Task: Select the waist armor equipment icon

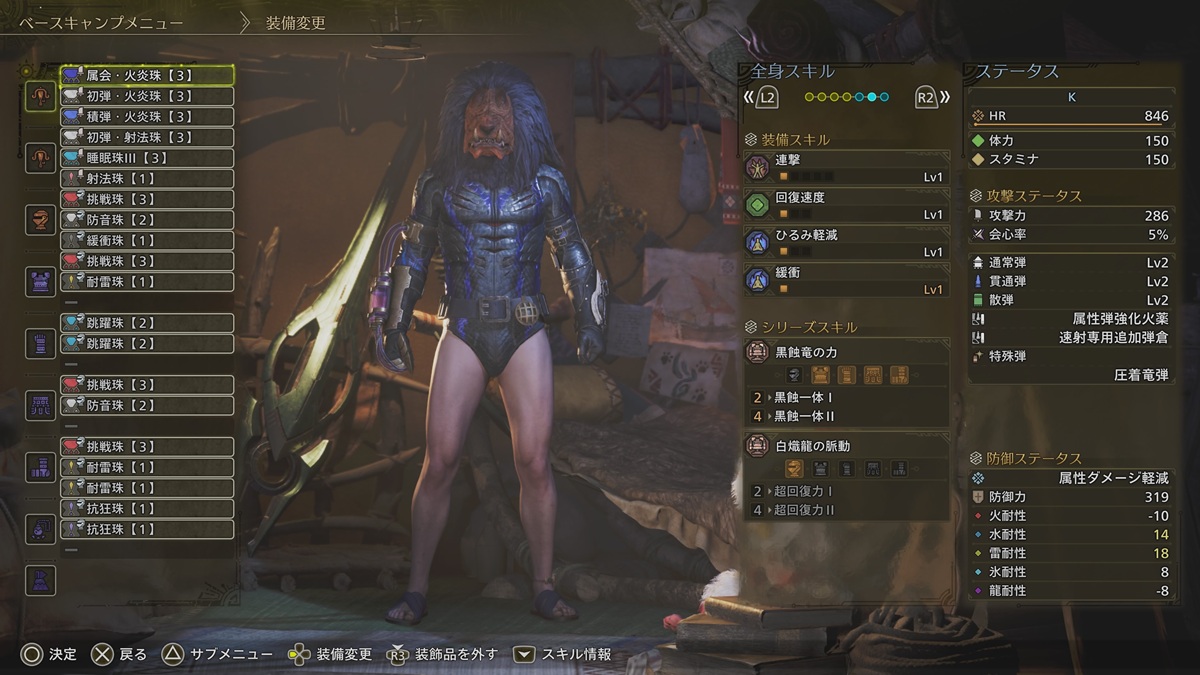Action: [40, 405]
